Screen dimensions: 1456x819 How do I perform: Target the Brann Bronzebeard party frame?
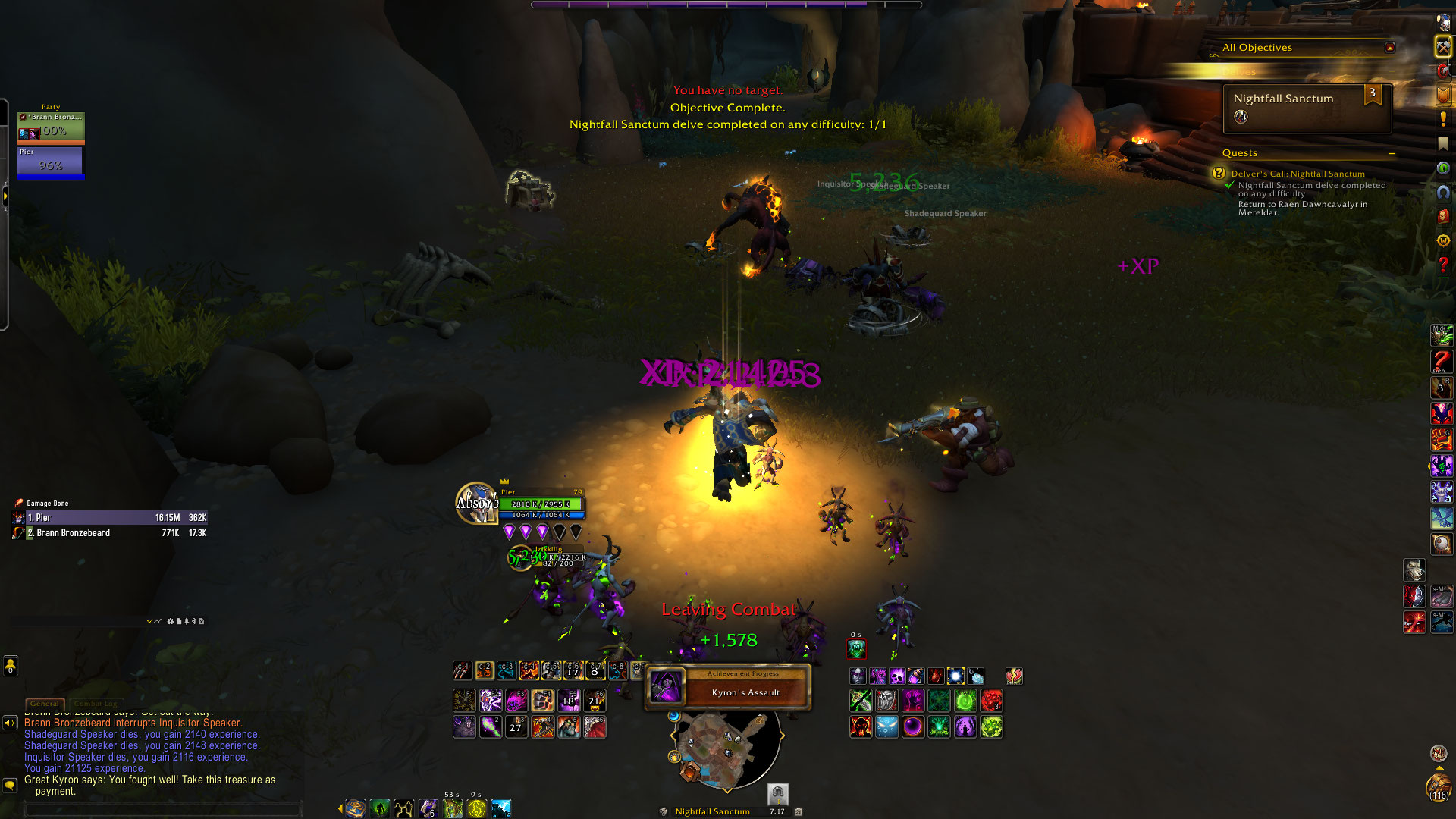[51, 127]
